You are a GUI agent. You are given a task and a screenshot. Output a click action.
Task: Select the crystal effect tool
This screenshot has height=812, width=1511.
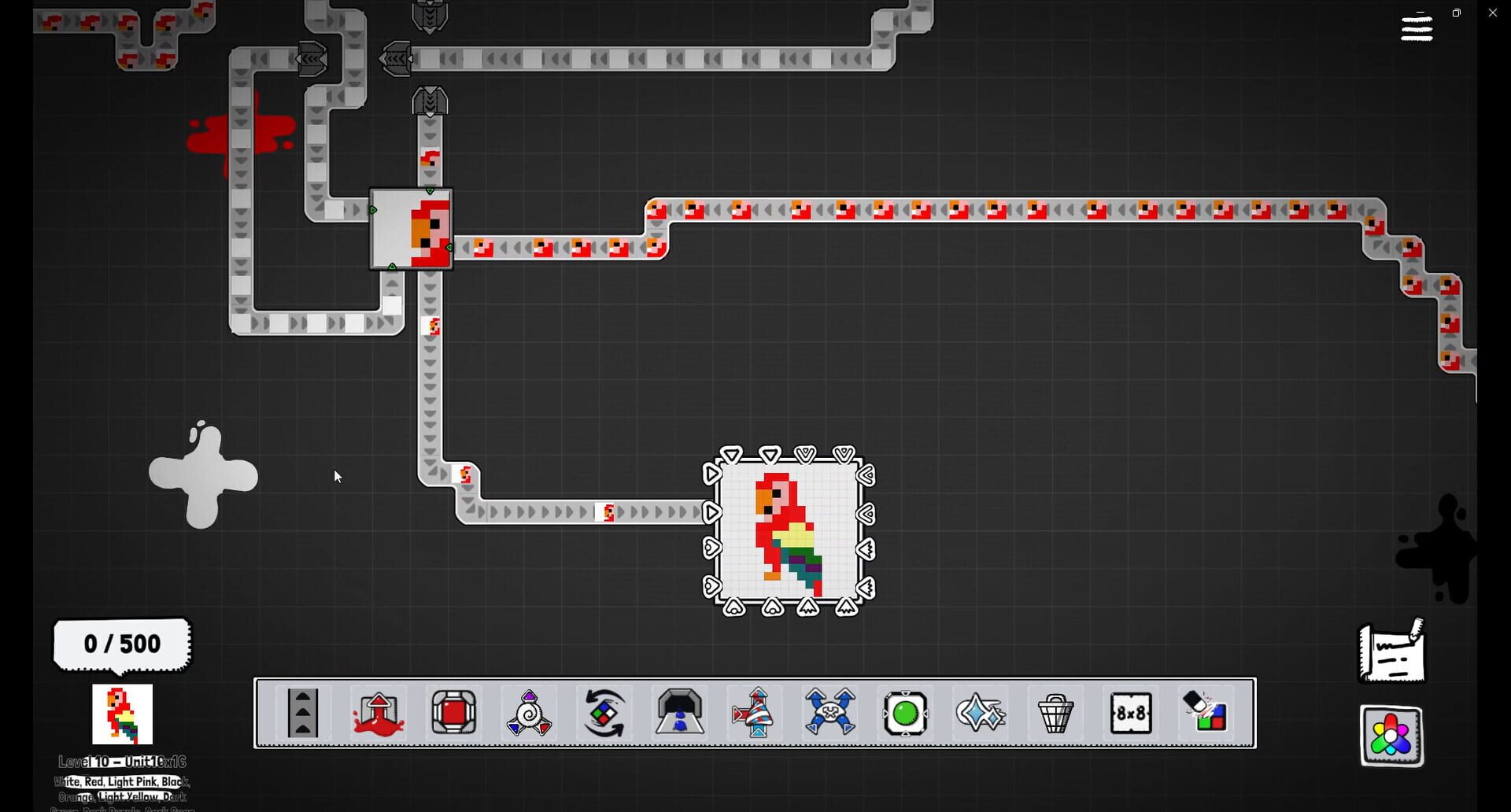pos(980,714)
